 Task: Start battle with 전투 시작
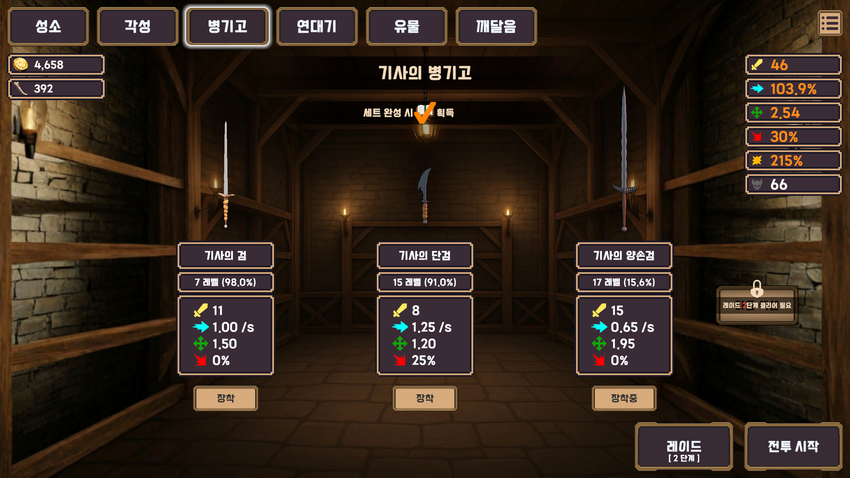793,446
